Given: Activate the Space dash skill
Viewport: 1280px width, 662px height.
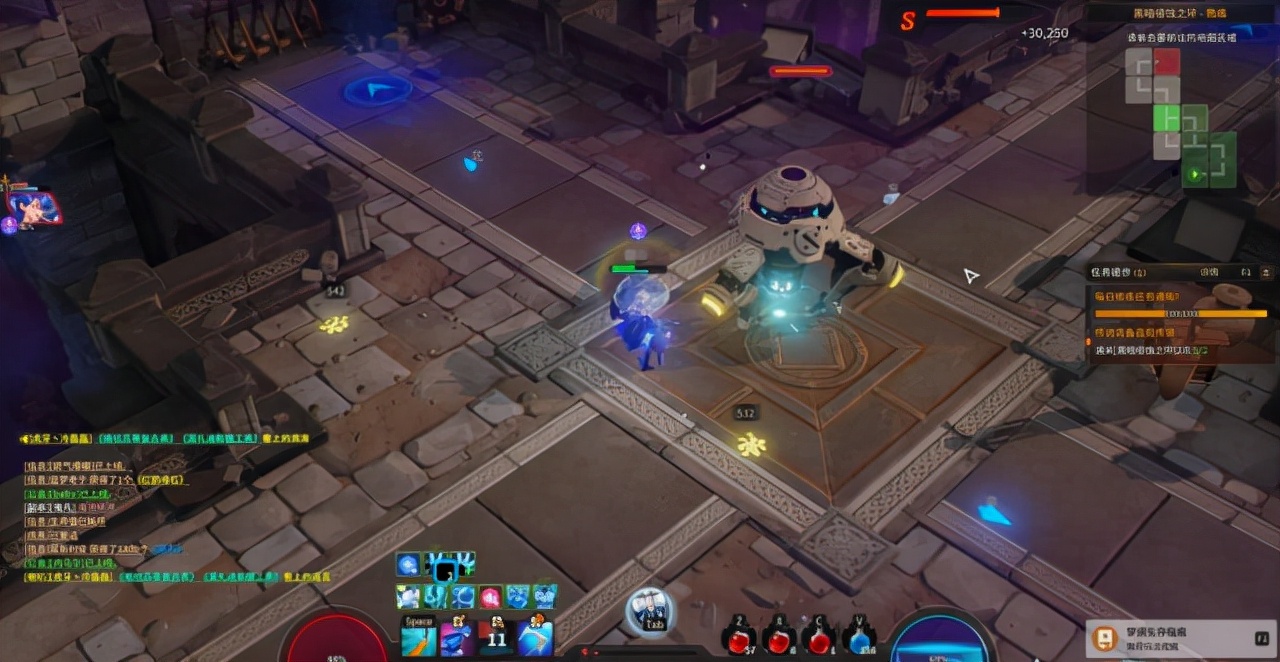Looking at the screenshot, I should 418,637.
